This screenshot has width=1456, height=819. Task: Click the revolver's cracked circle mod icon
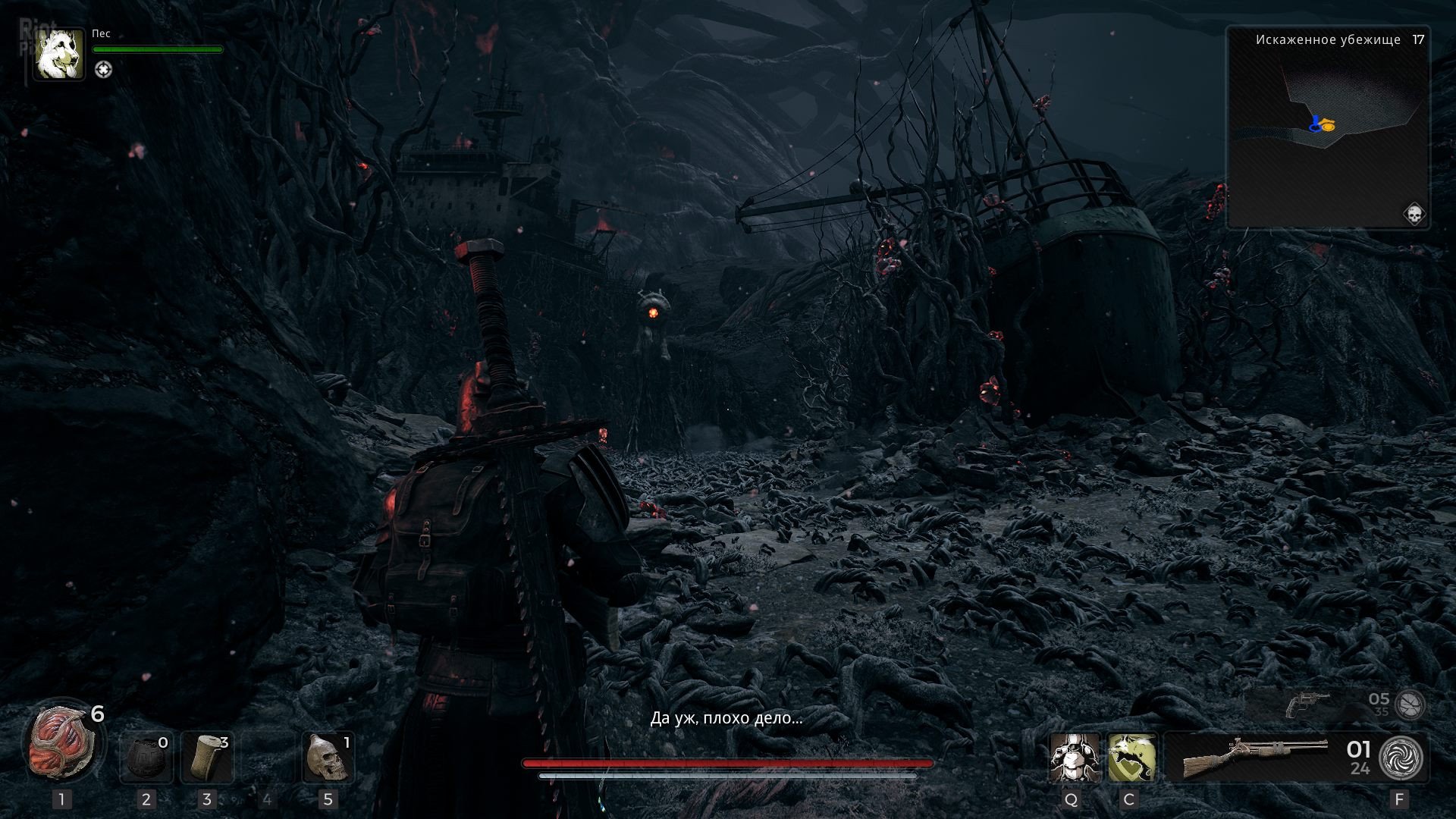point(1410,704)
